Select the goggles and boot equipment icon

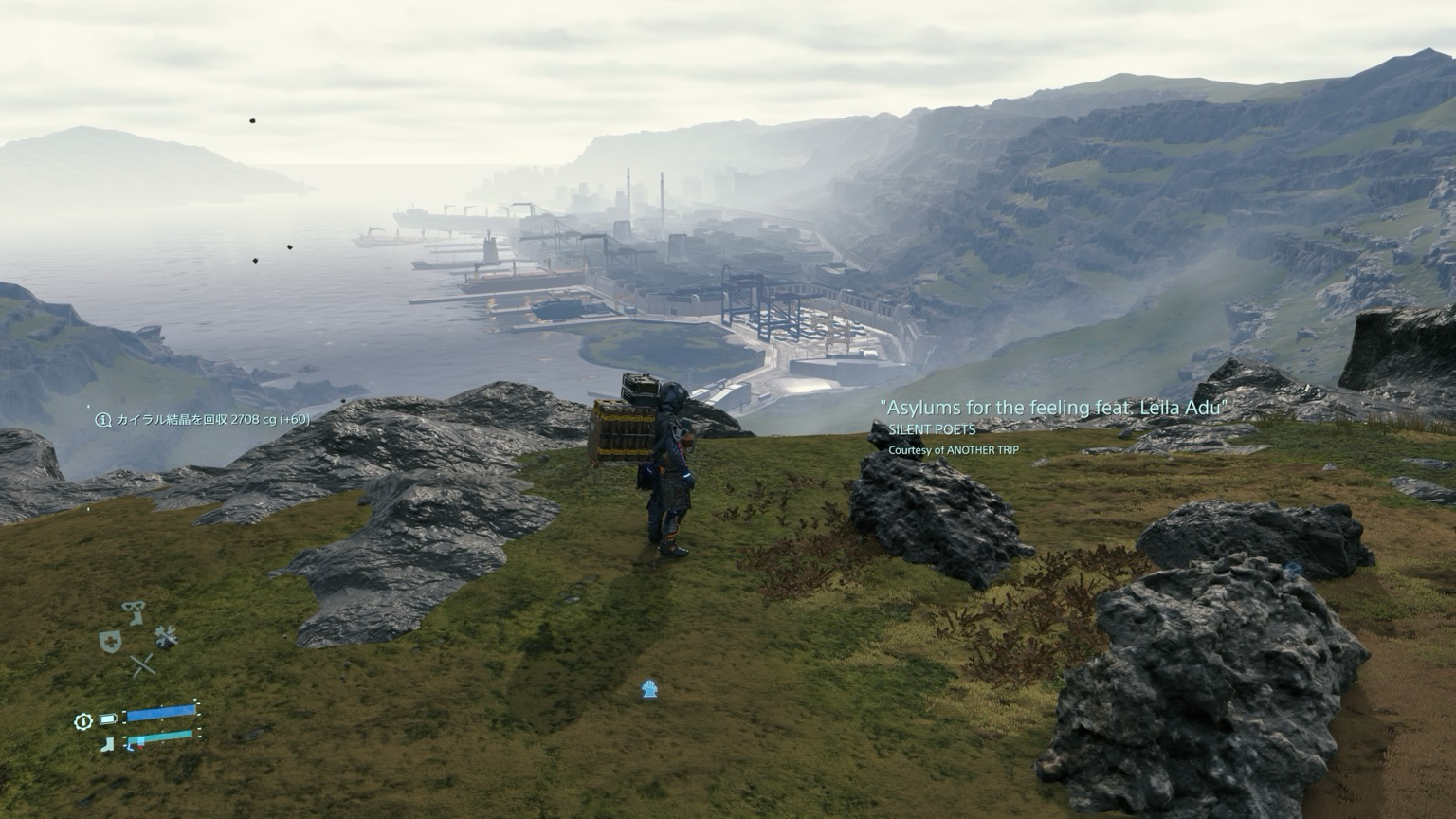coord(134,612)
